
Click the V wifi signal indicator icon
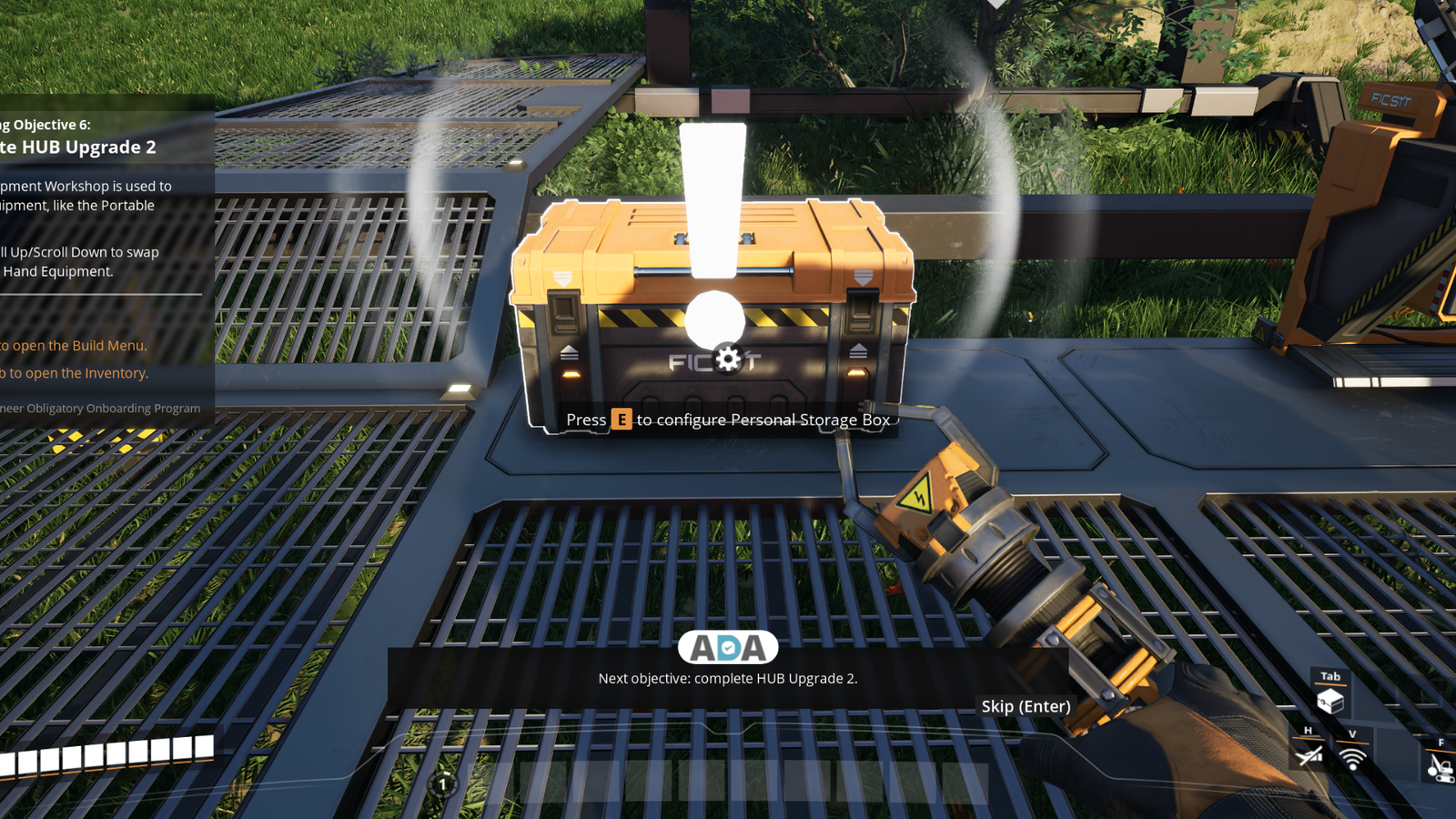coord(1352,758)
